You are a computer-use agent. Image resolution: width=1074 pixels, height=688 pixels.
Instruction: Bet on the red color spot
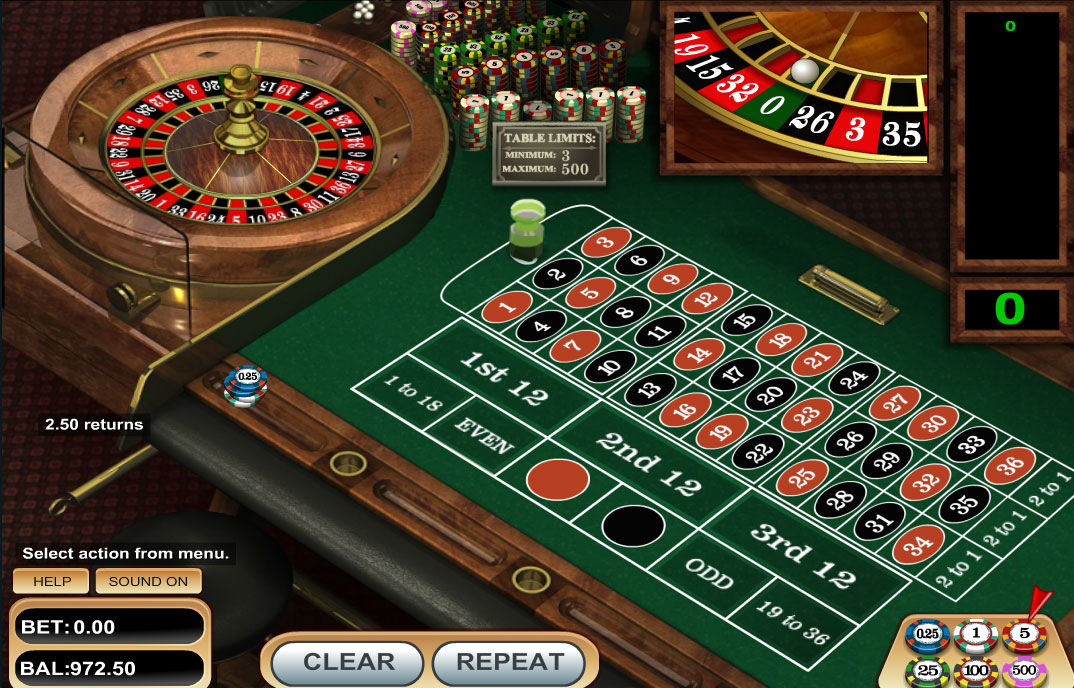tap(558, 479)
